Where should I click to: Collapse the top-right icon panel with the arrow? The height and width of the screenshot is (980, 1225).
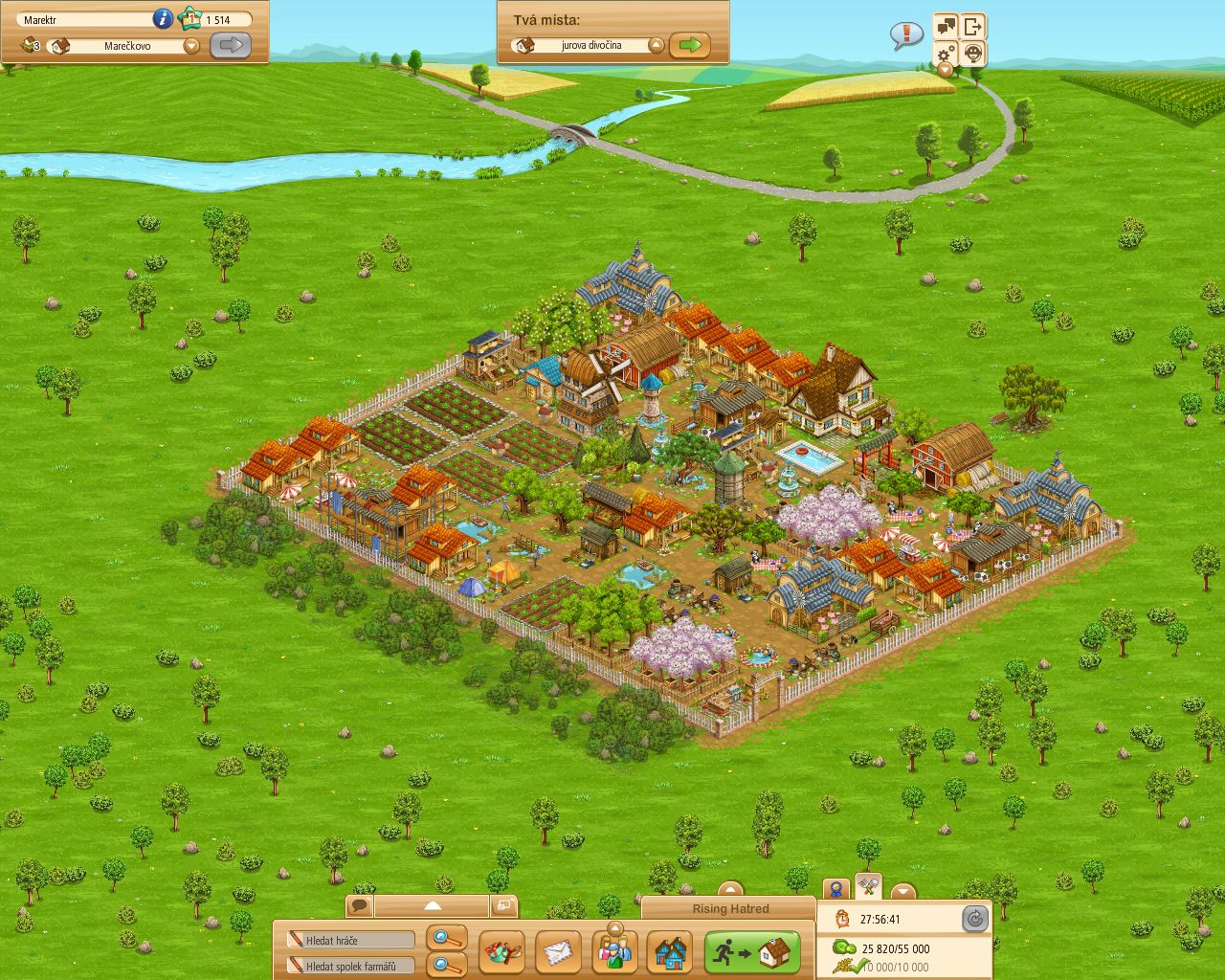click(945, 70)
